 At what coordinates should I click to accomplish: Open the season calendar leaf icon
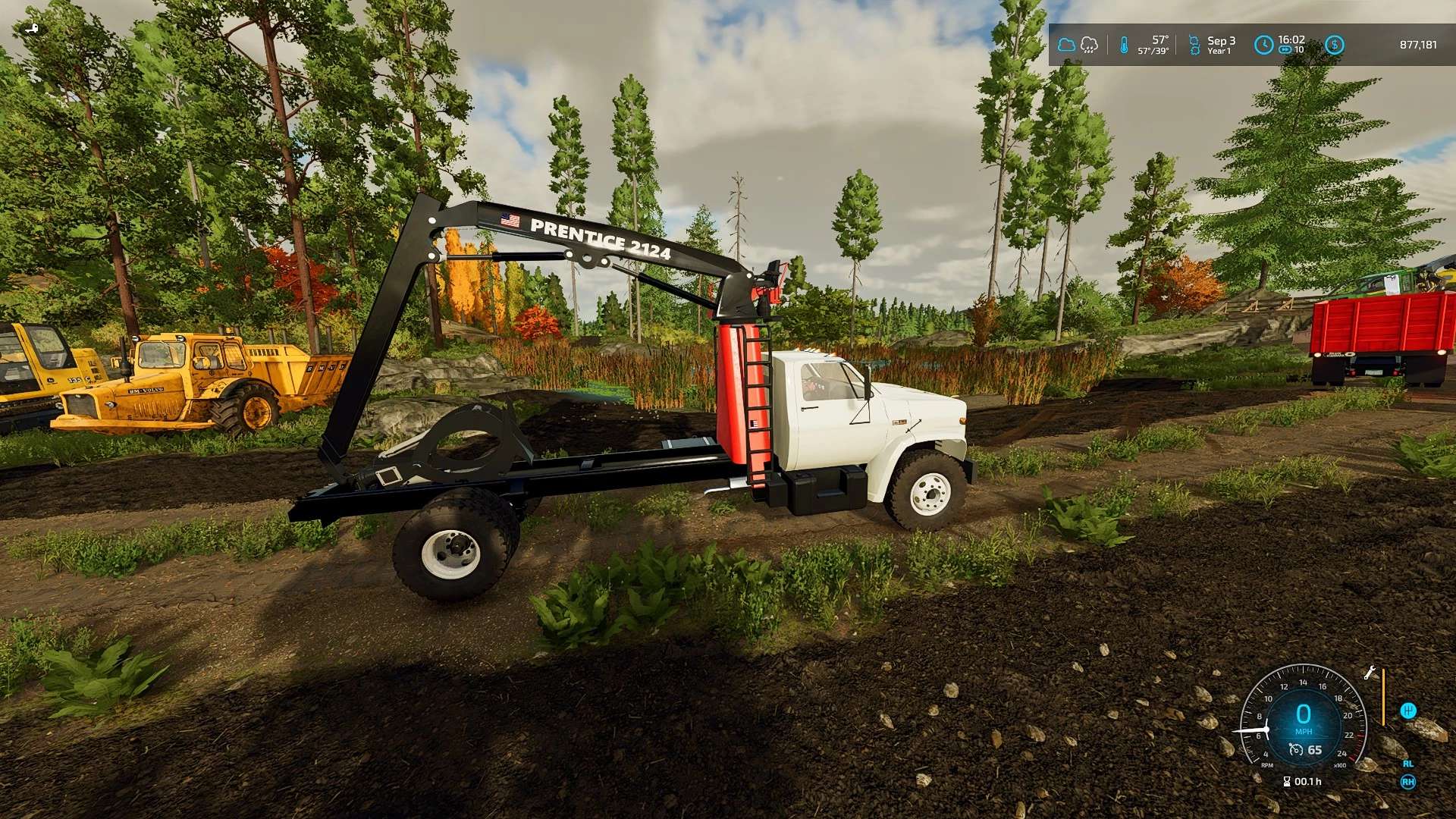click(x=1194, y=45)
